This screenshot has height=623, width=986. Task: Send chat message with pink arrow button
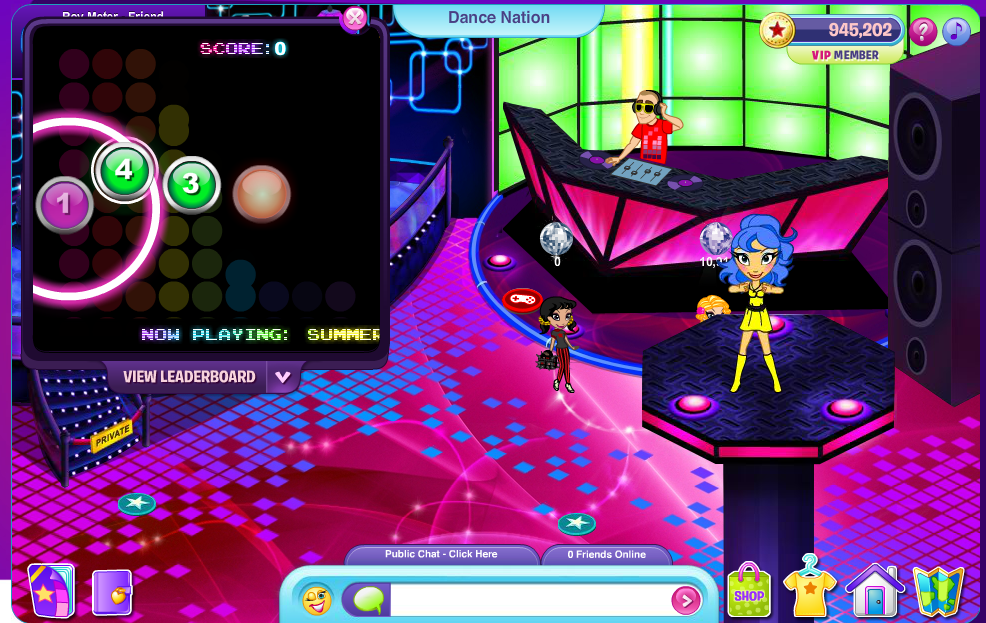coord(686,600)
